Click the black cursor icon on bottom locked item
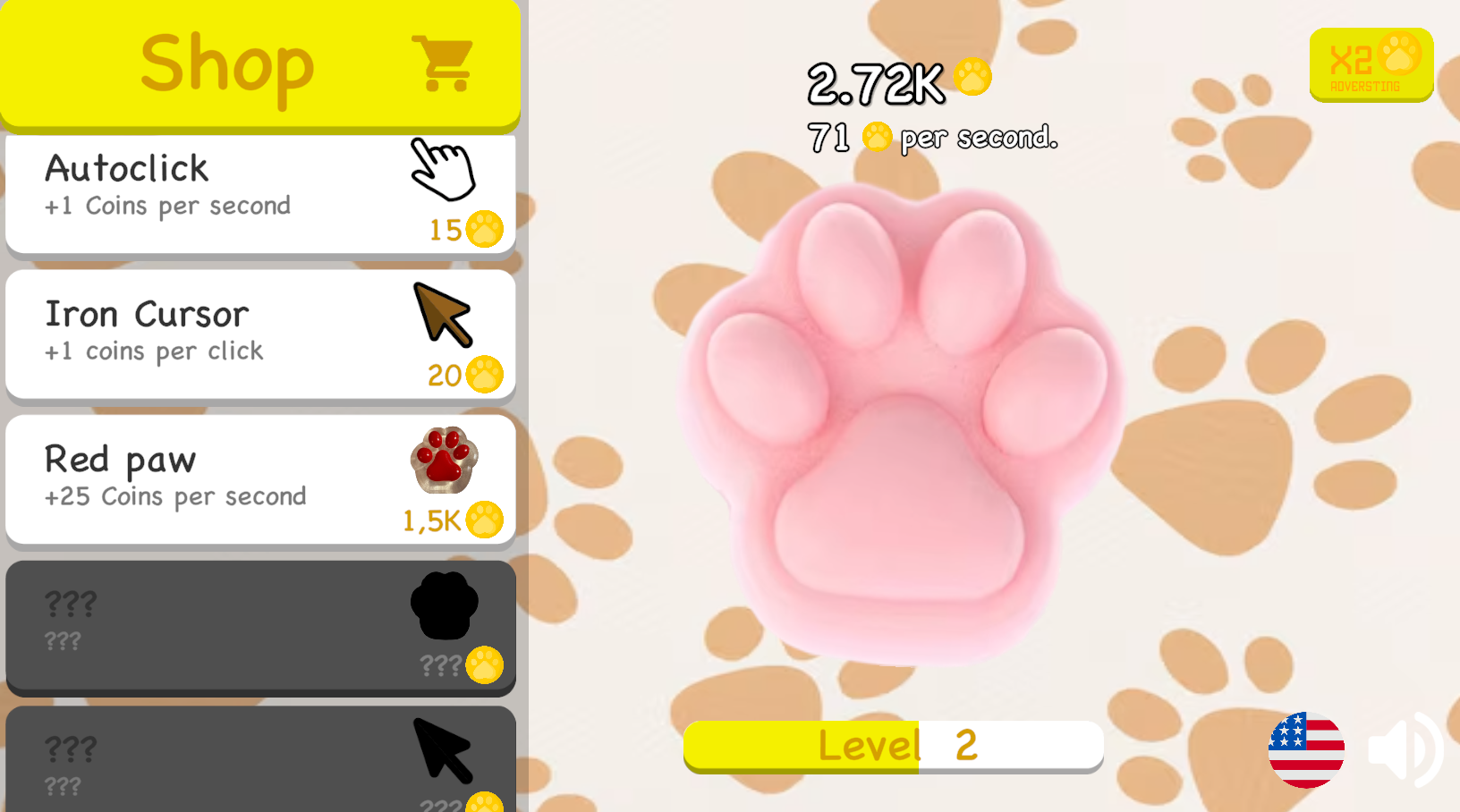 coord(444,749)
